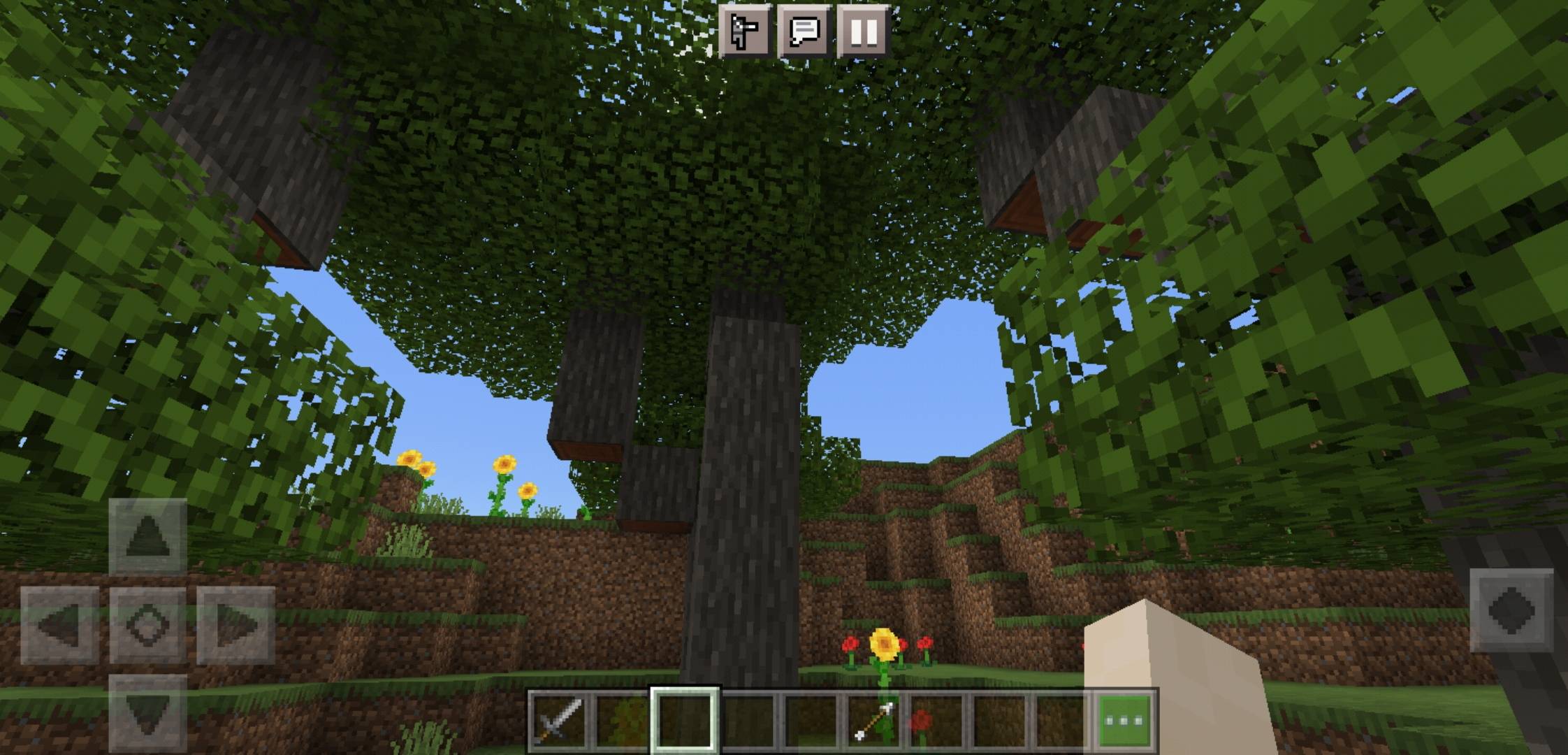Pause the game
Viewport: 1568px width, 755px height.
(x=863, y=31)
